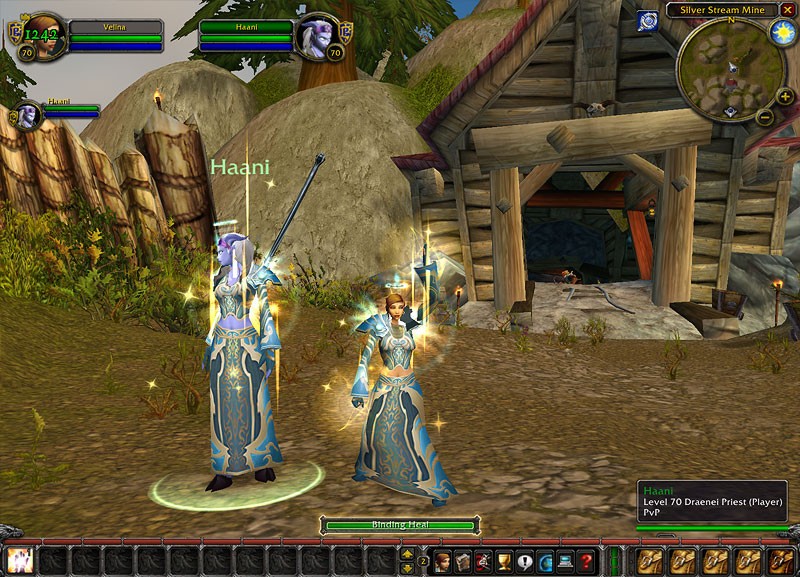Open the socials speech bubble button
This screenshot has height=577, width=800.
click(x=525, y=561)
